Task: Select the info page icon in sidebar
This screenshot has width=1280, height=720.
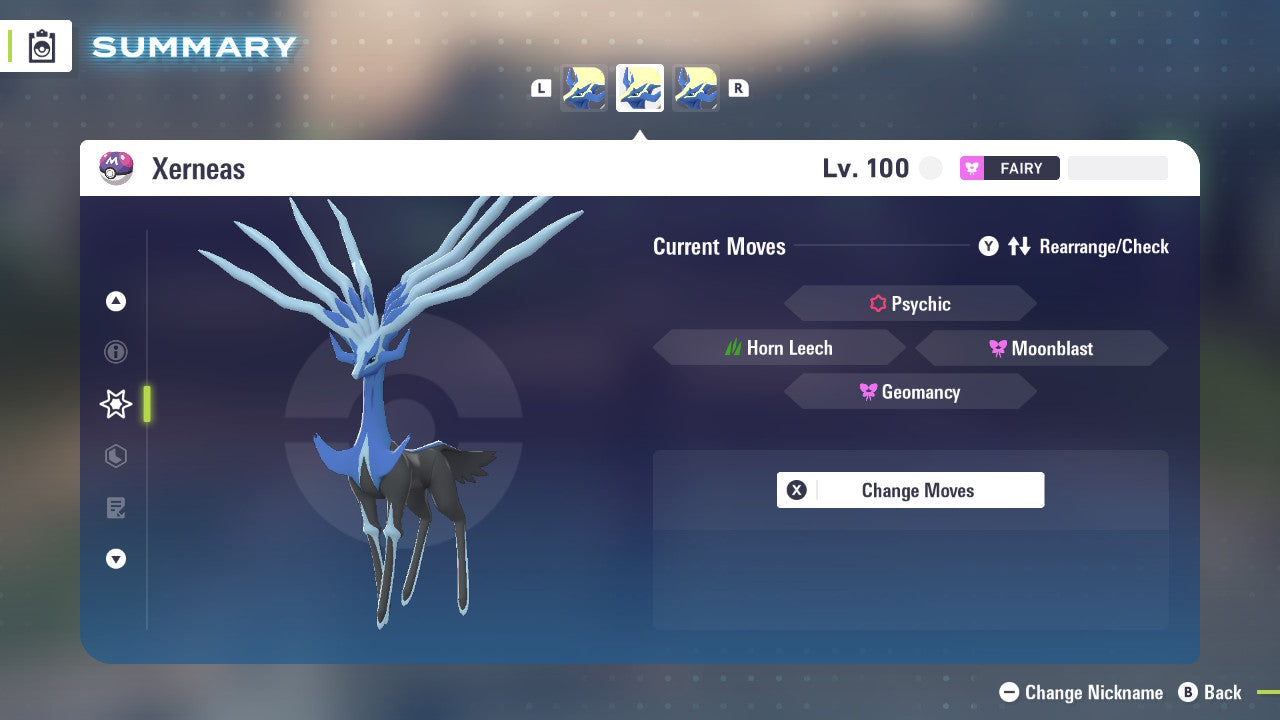Action: click(x=116, y=352)
